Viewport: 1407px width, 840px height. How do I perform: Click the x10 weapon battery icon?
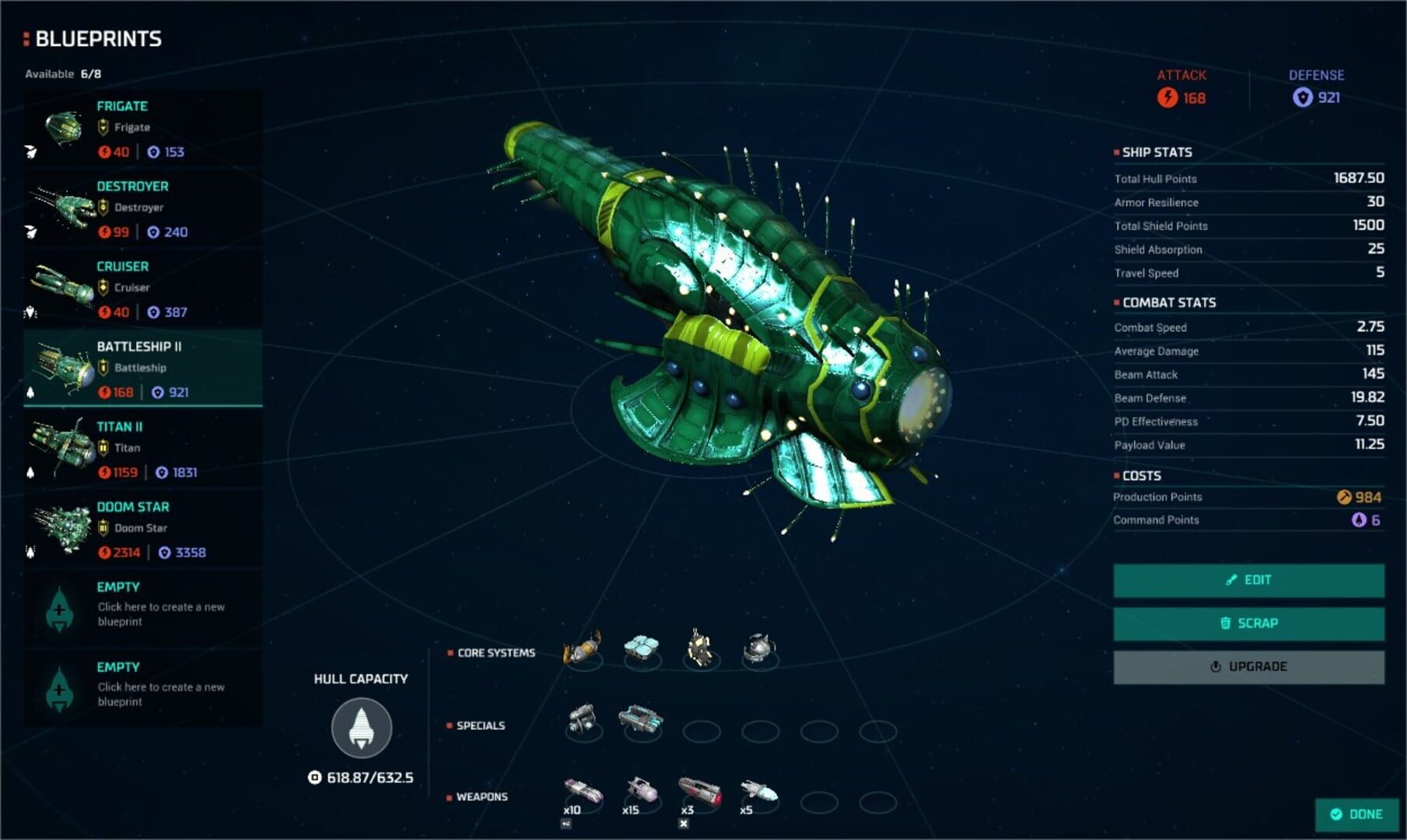coord(582,788)
